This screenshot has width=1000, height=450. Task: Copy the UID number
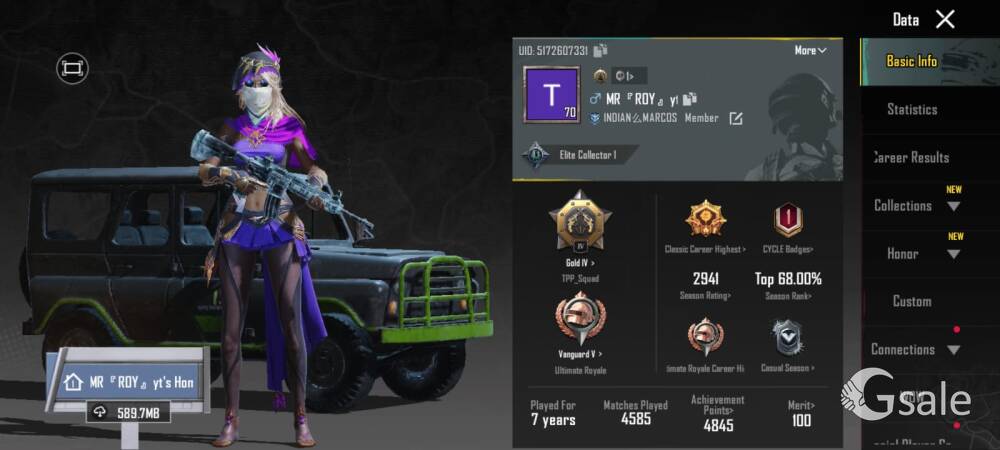click(600, 50)
